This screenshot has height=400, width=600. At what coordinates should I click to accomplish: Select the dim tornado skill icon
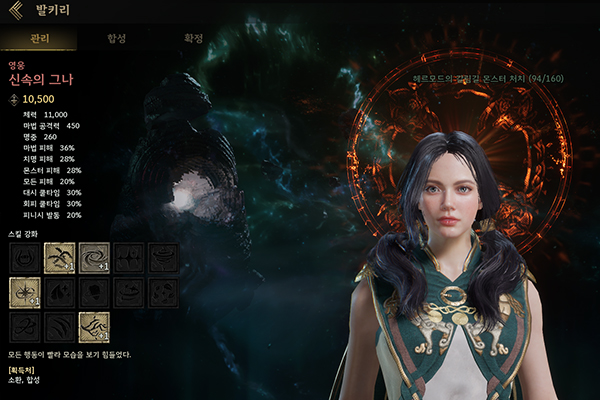click(163, 257)
